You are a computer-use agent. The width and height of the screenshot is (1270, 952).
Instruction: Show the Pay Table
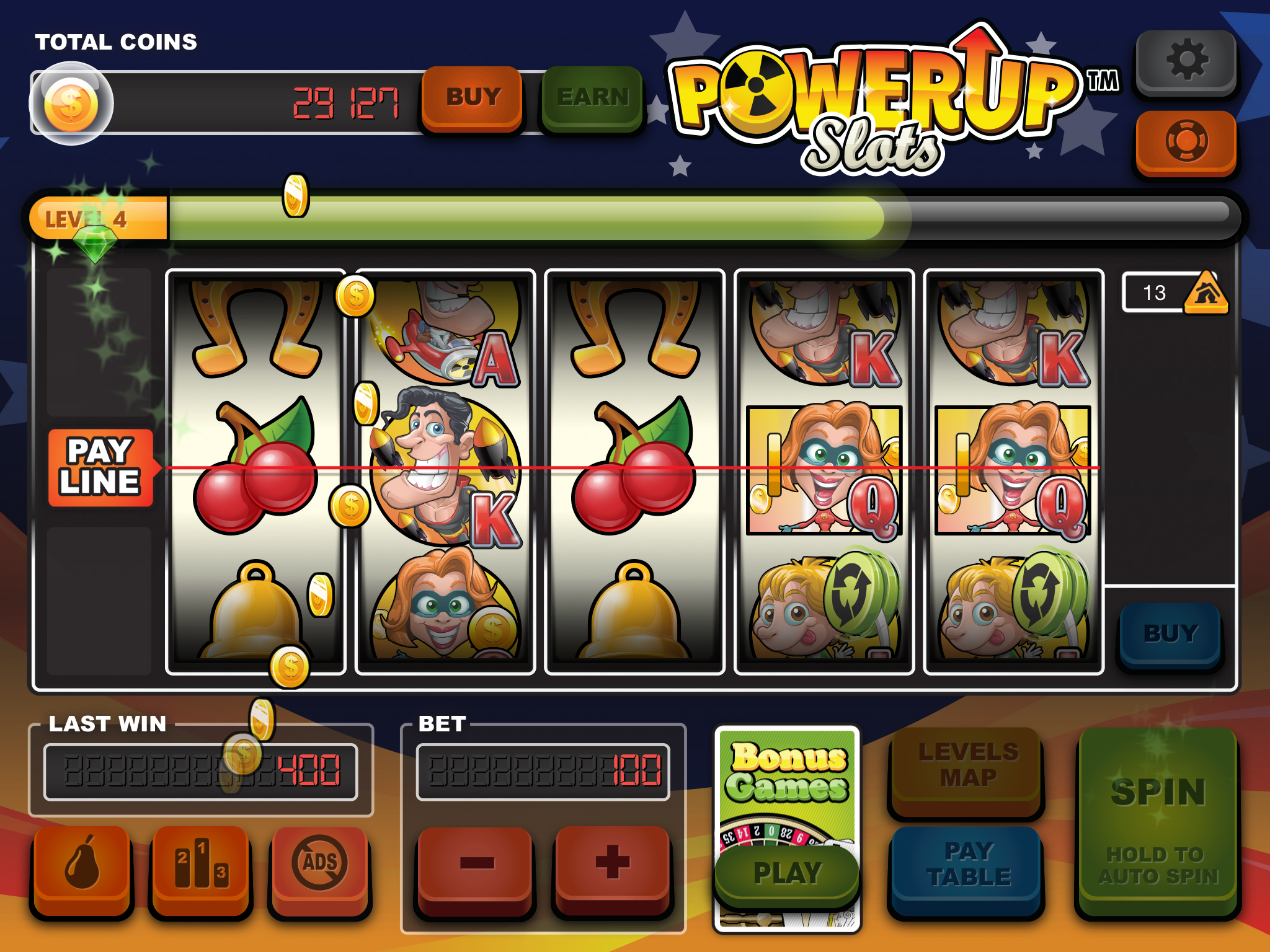[x=968, y=865]
